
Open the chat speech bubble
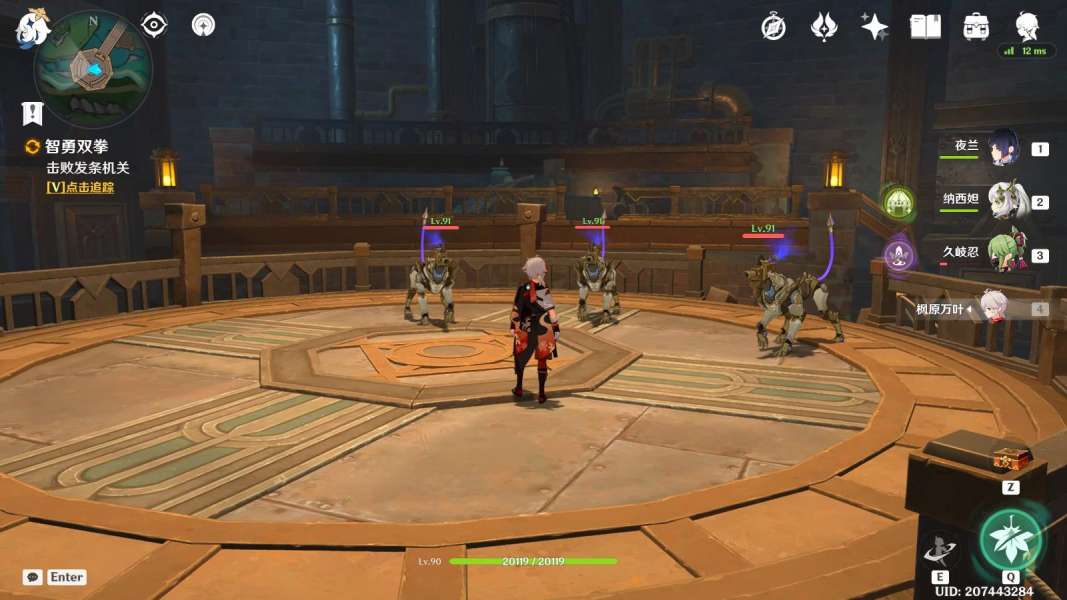(x=33, y=577)
